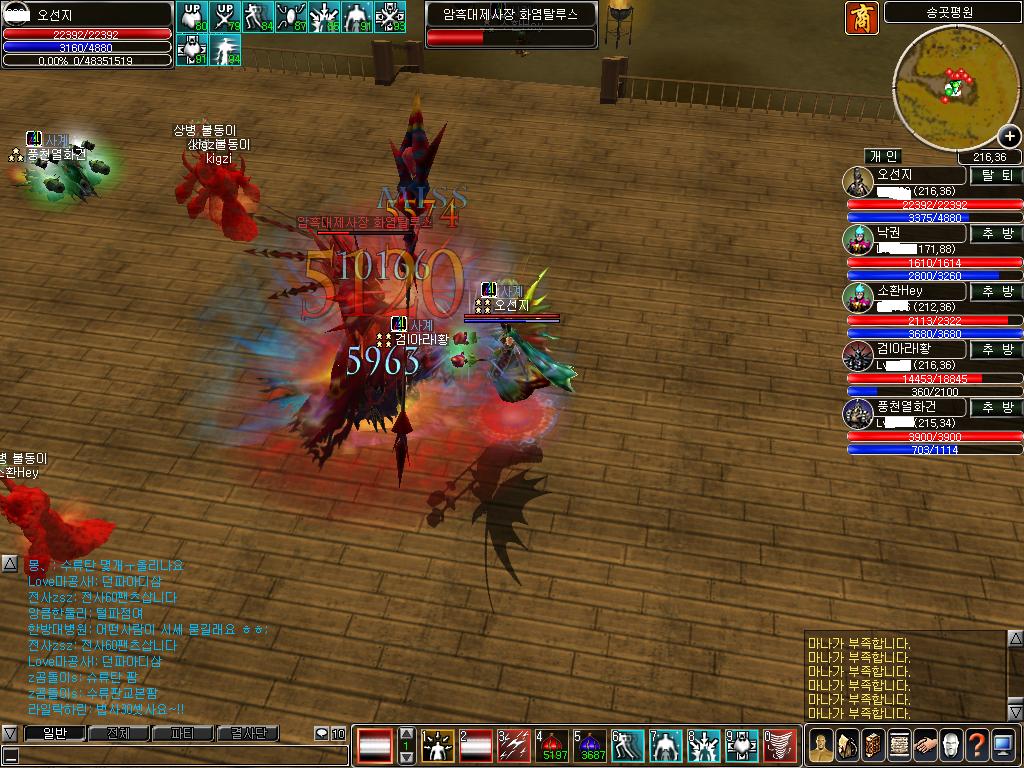Open the help question mark menu icon
Screen dimensions: 1024x768
click(977, 745)
